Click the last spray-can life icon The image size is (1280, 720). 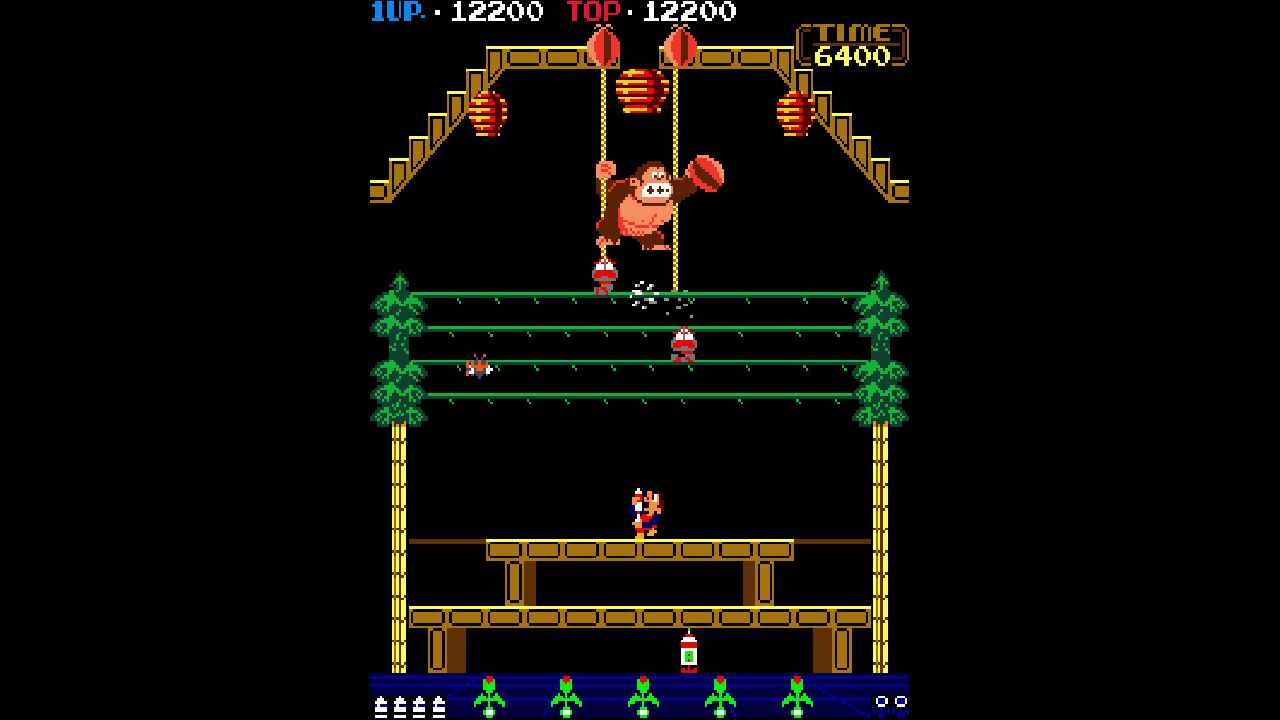[437, 708]
